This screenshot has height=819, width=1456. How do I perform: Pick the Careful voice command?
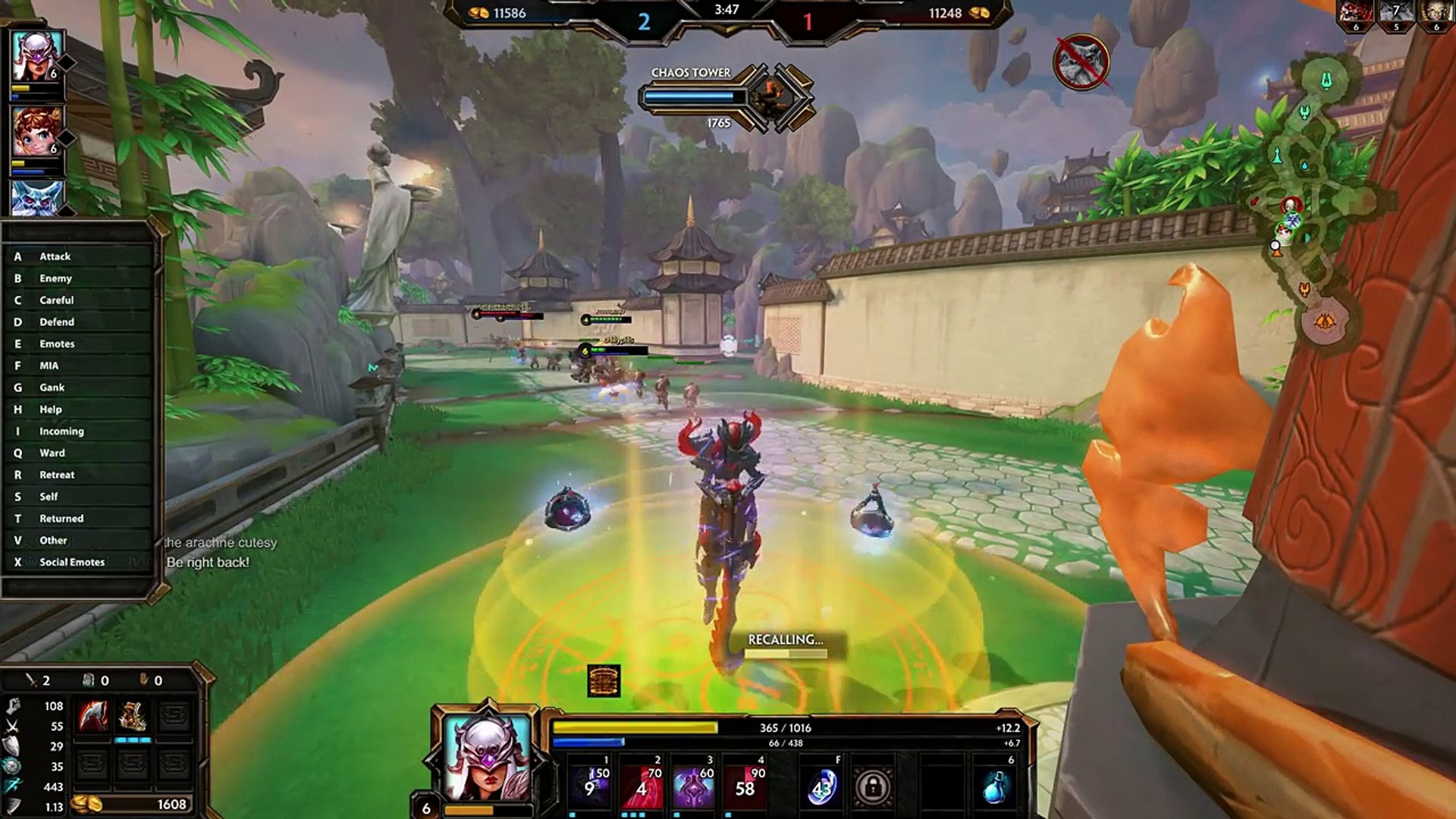pos(56,300)
